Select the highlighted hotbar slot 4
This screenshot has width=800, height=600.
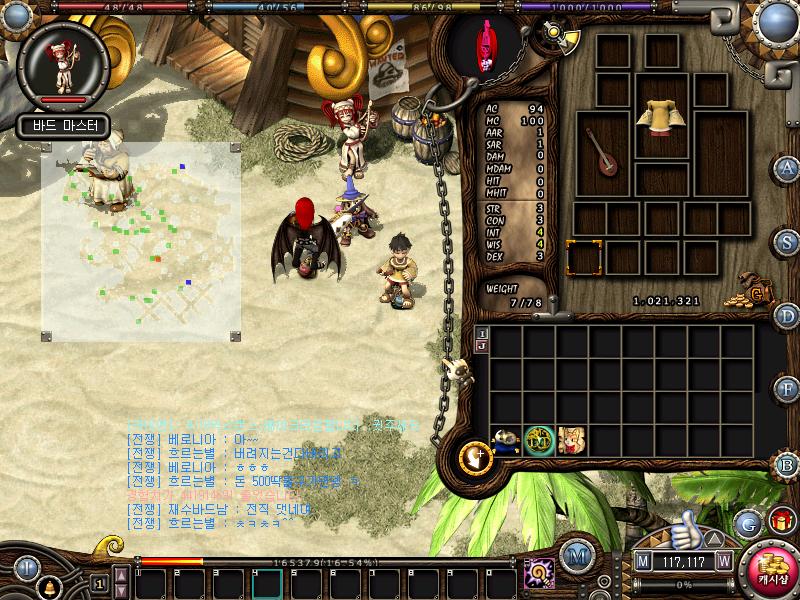(x=267, y=583)
